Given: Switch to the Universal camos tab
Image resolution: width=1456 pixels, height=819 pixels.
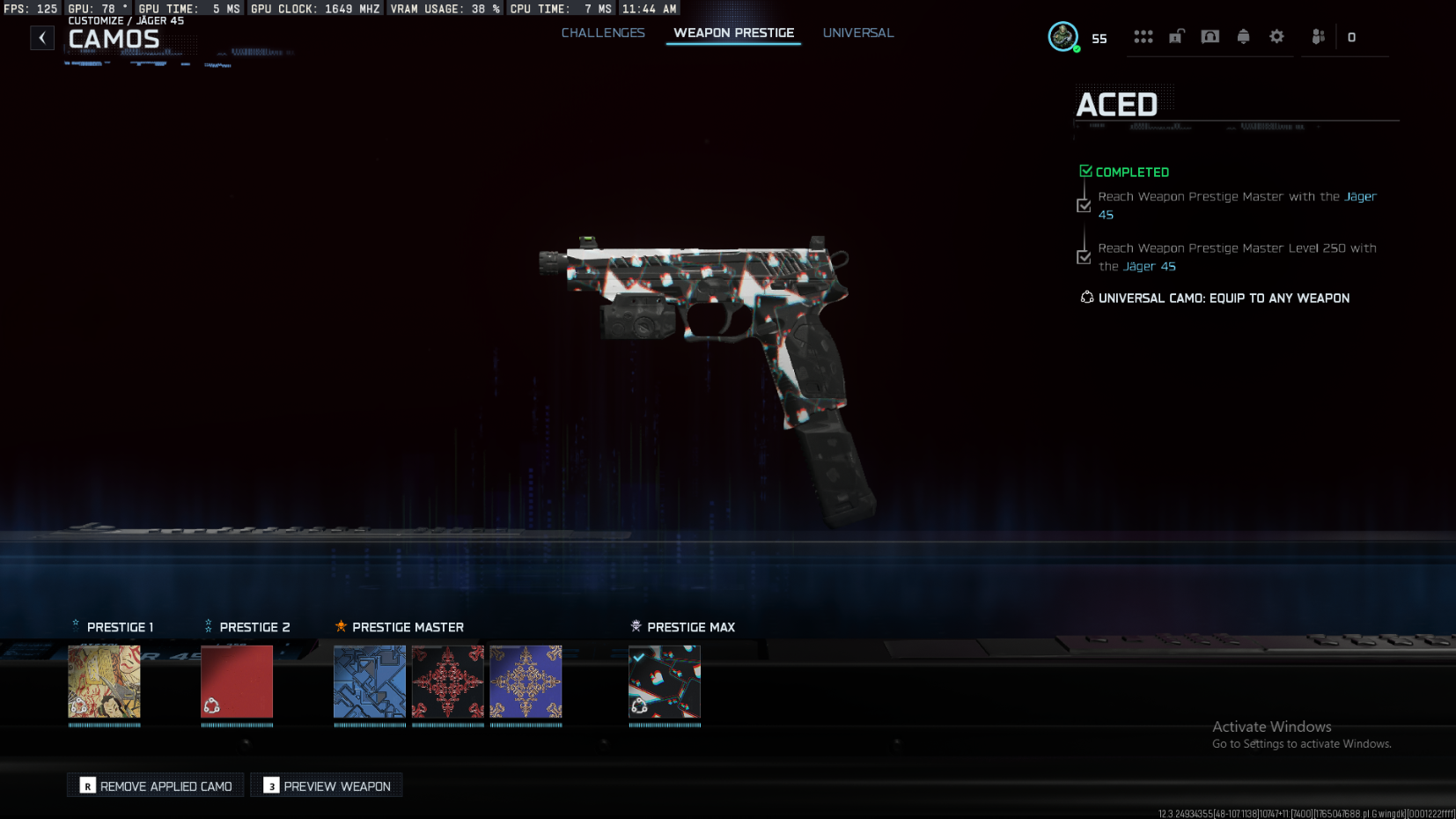Looking at the screenshot, I should 857,33.
